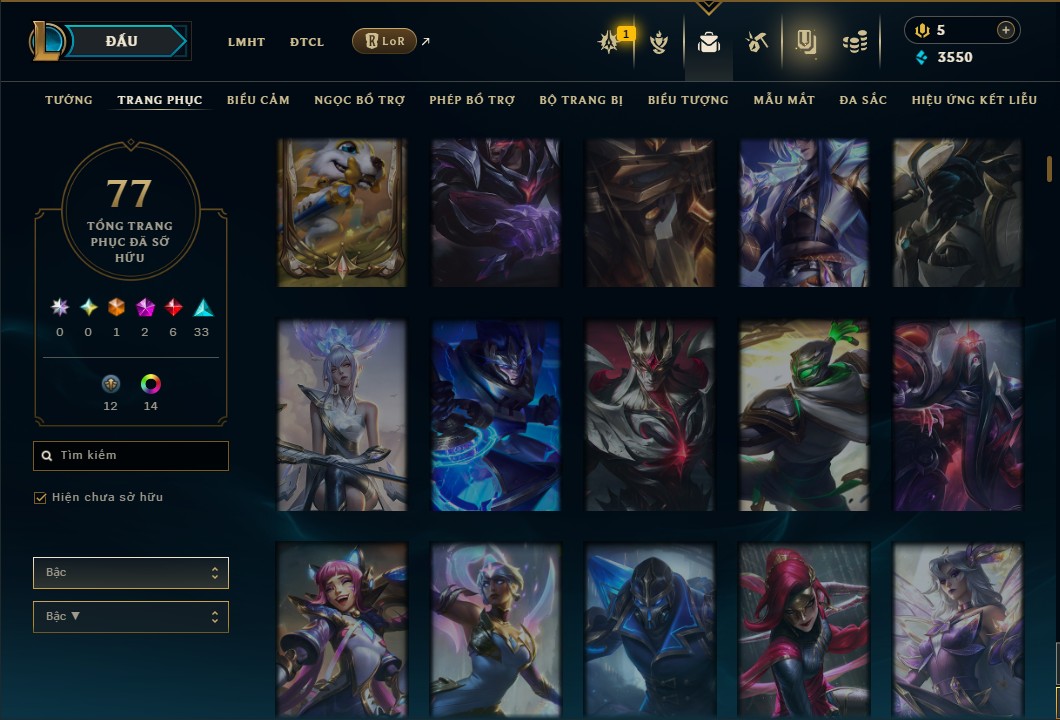This screenshot has height=720, width=1060.
Task: Open the backpack collection icon in top bar
Action: 709,42
